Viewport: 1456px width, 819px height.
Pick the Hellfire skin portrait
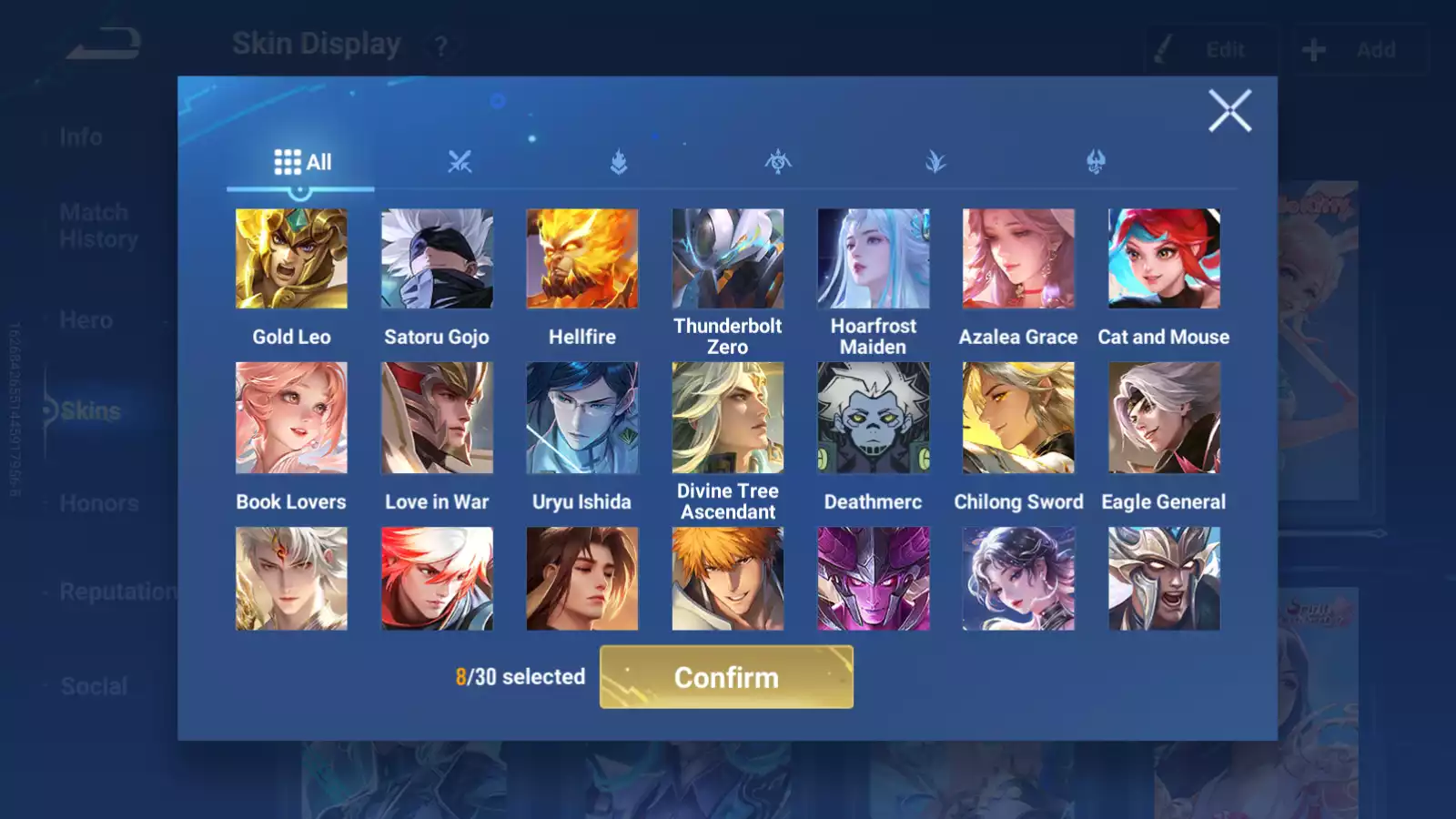582,259
